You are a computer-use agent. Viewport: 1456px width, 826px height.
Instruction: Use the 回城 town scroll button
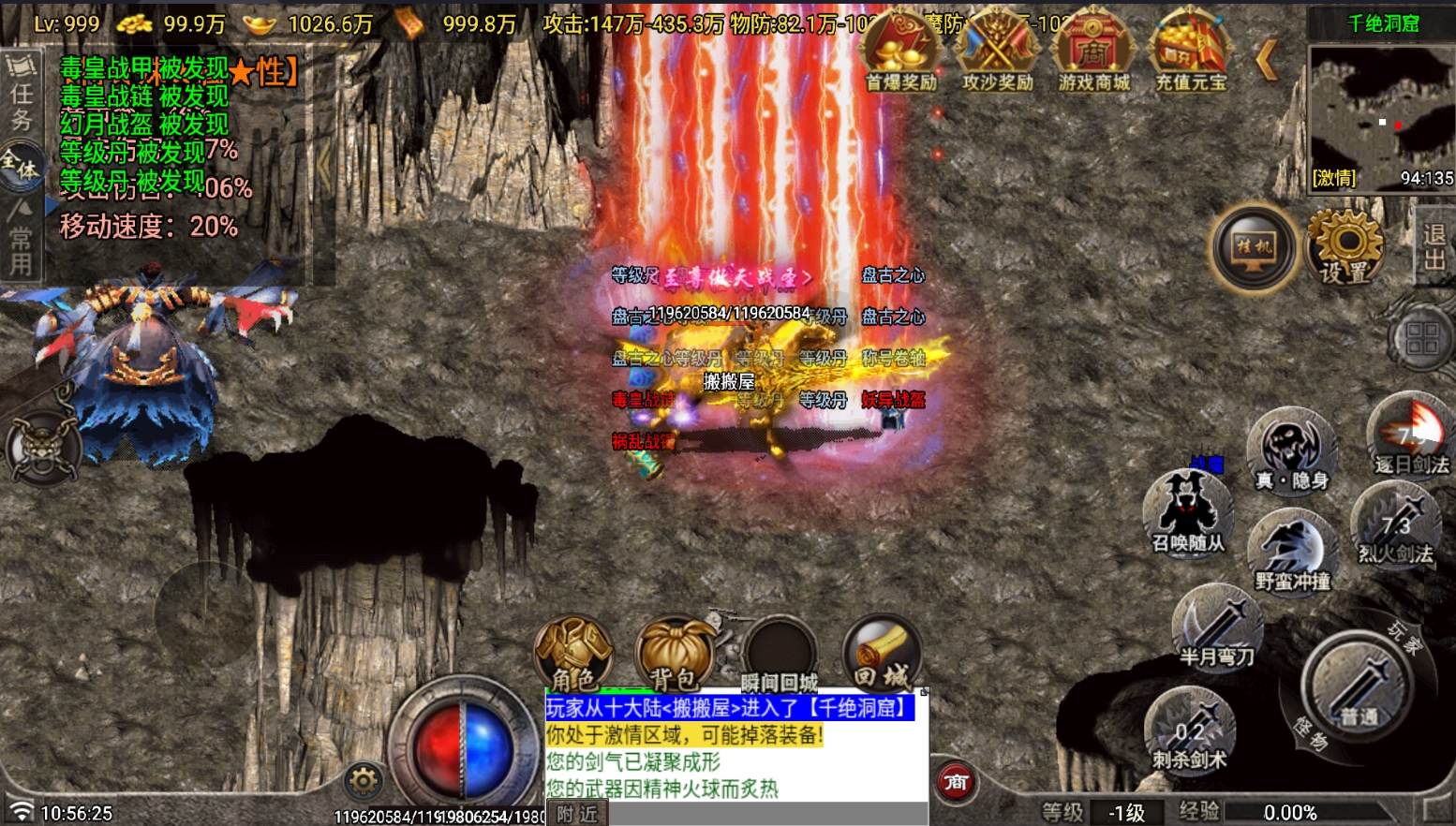coord(881,653)
